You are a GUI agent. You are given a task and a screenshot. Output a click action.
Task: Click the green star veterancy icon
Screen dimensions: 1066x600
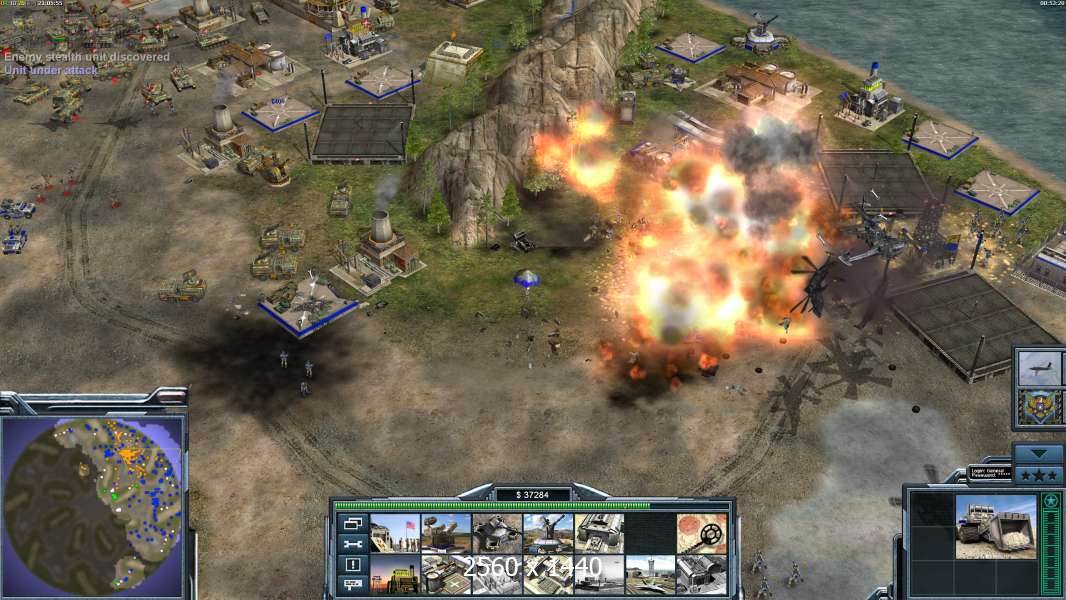pos(1051,500)
